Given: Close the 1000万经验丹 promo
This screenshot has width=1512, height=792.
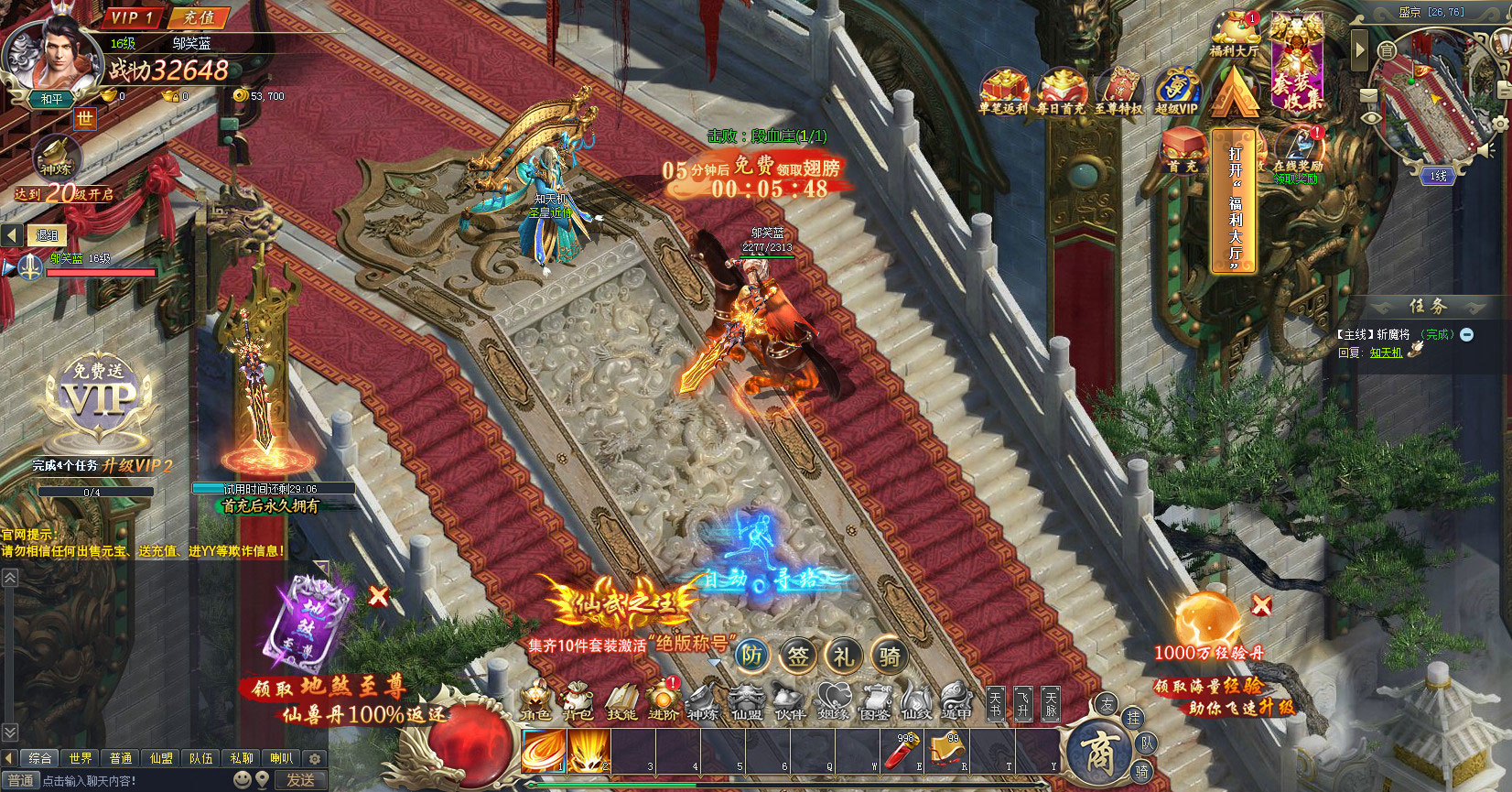Looking at the screenshot, I should coord(1261,605).
